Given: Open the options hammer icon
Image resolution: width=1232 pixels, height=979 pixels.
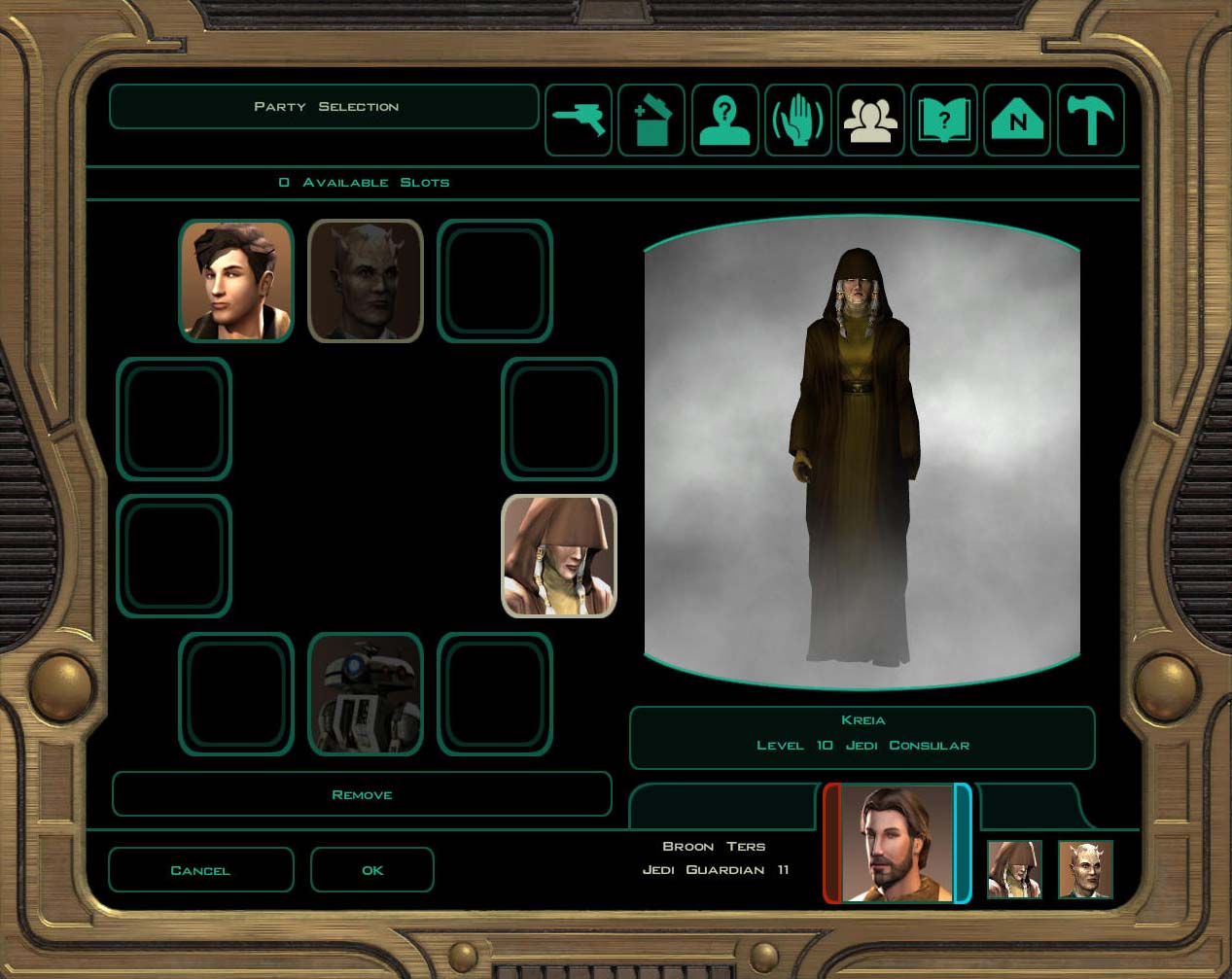Looking at the screenshot, I should click(x=1090, y=121).
